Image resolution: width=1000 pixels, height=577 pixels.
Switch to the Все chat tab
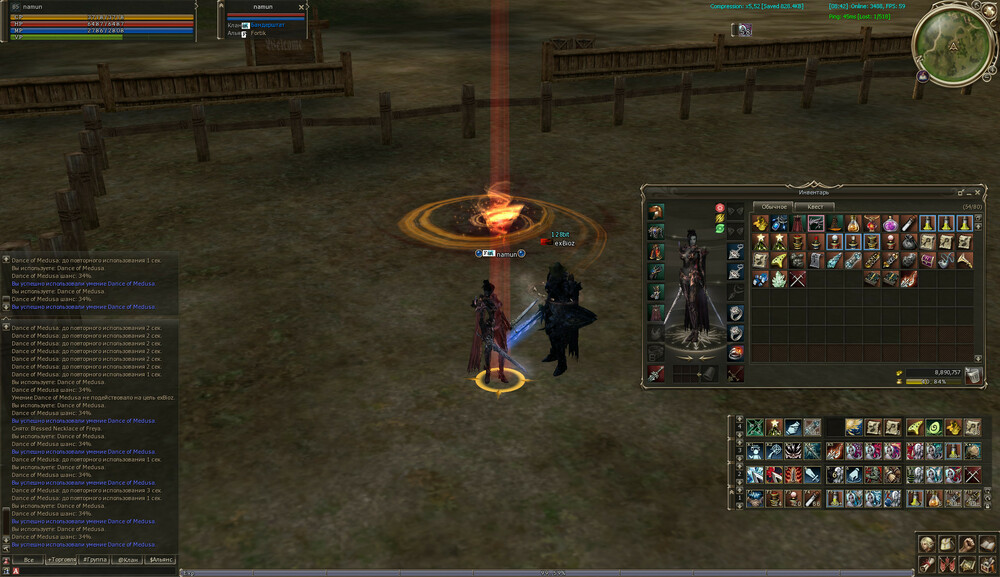(28, 560)
